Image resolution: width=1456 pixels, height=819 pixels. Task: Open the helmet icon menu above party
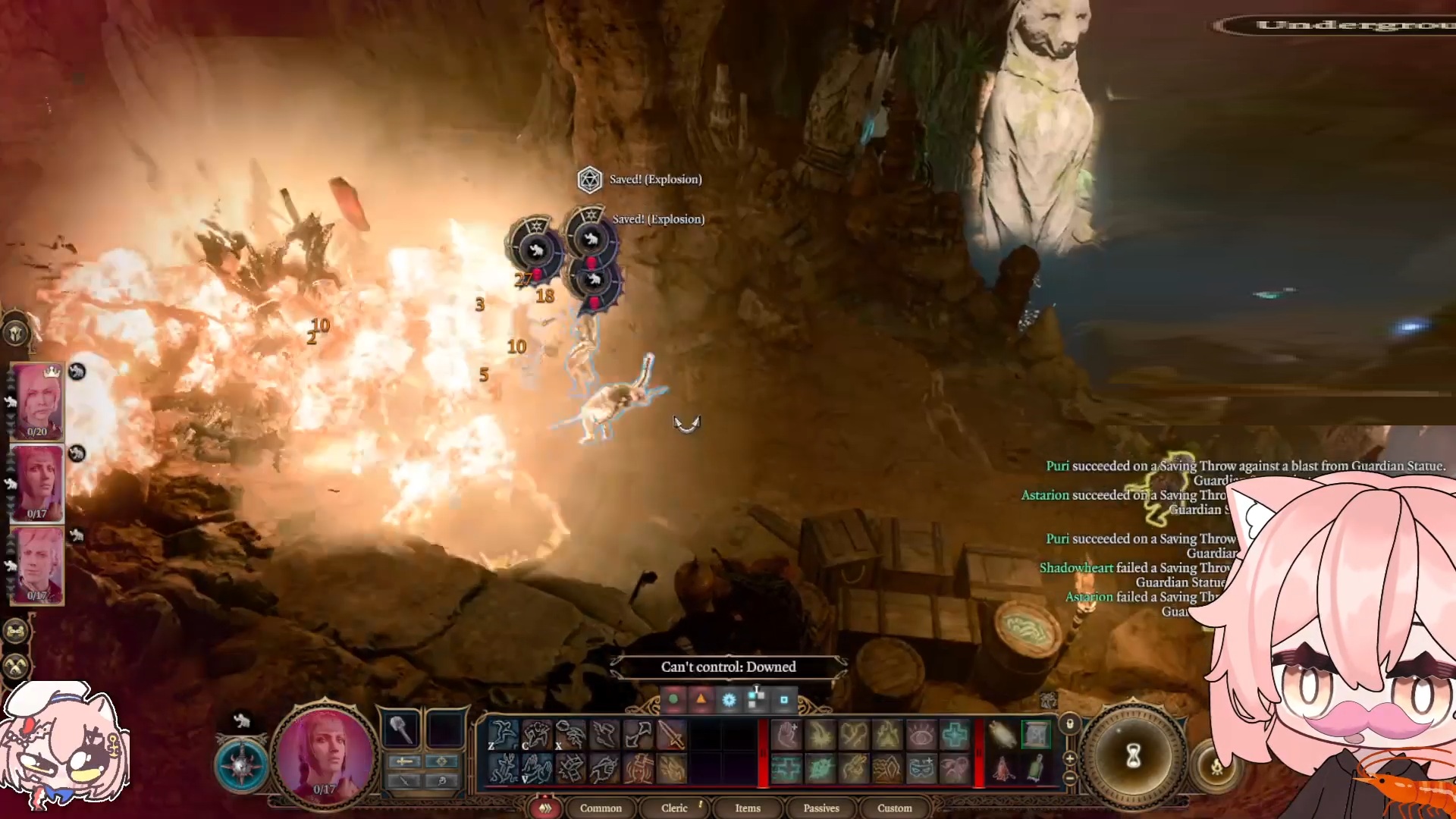(16, 332)
